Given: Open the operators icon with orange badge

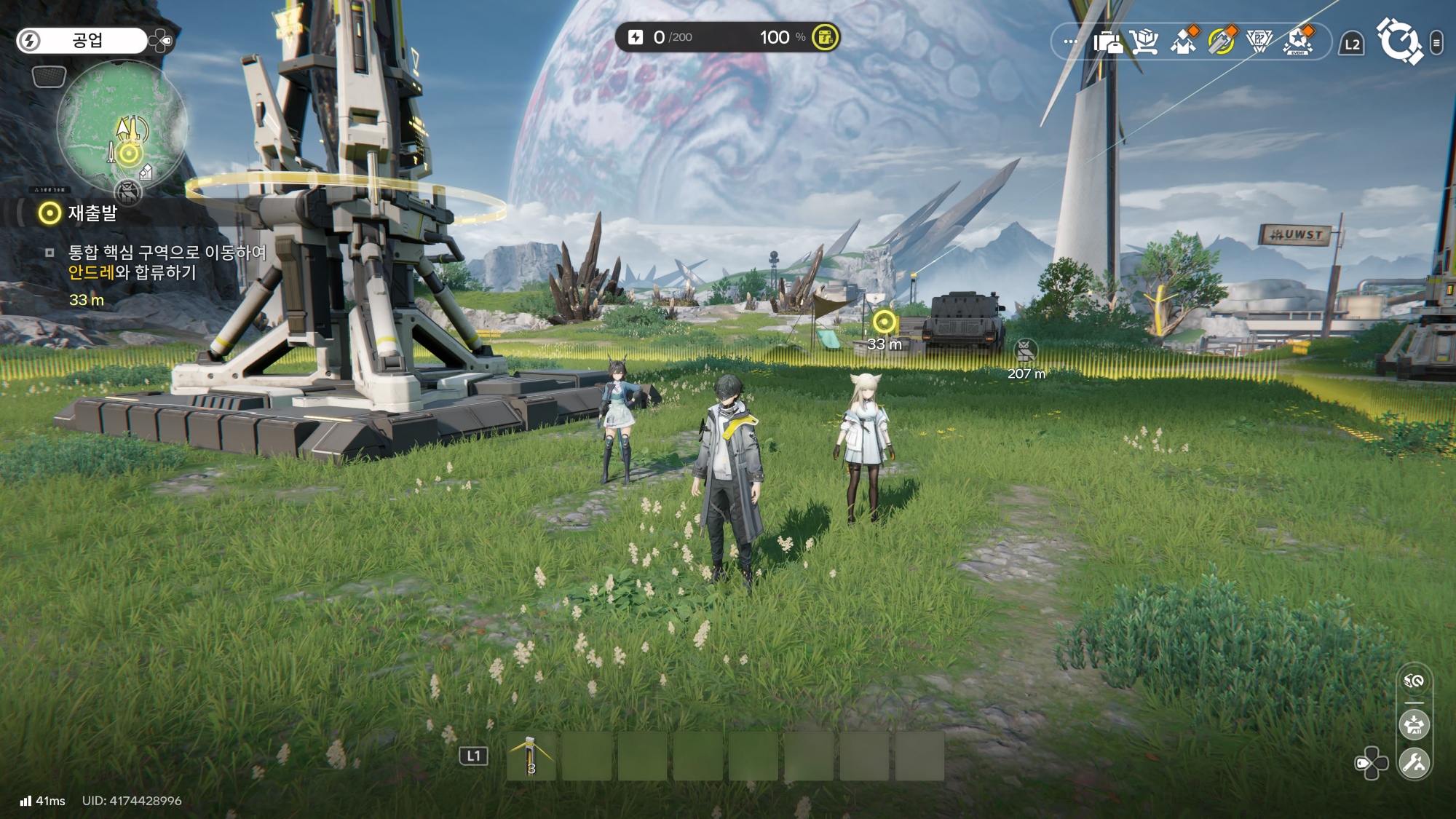Looking at the screenshot, I should click(x=1184, y=42).
